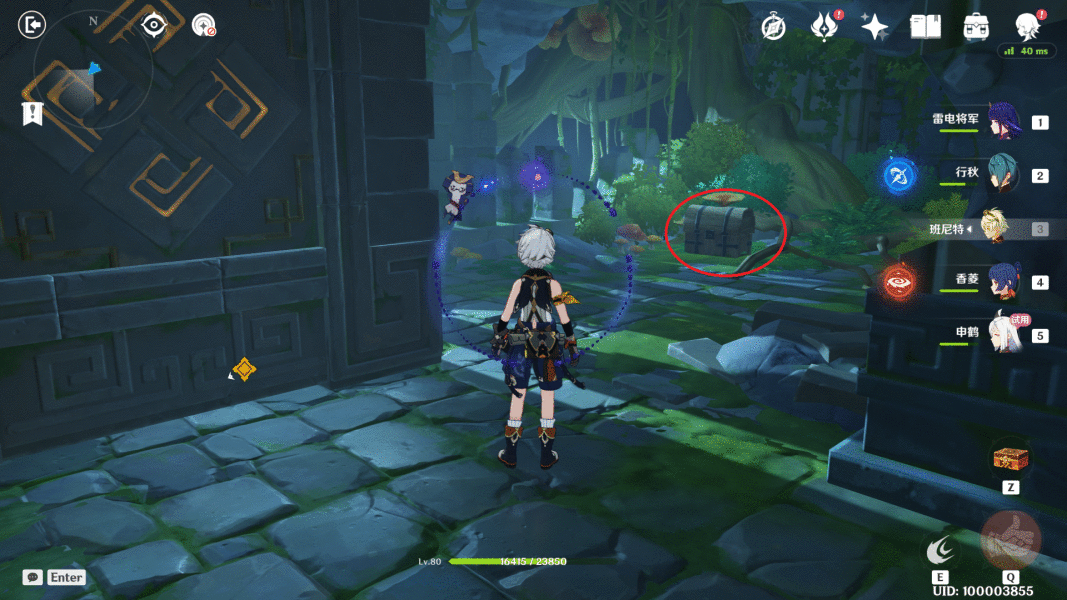
Task: Toggle the eye-shaped elemental sight icon
Action: pos(154,25)
